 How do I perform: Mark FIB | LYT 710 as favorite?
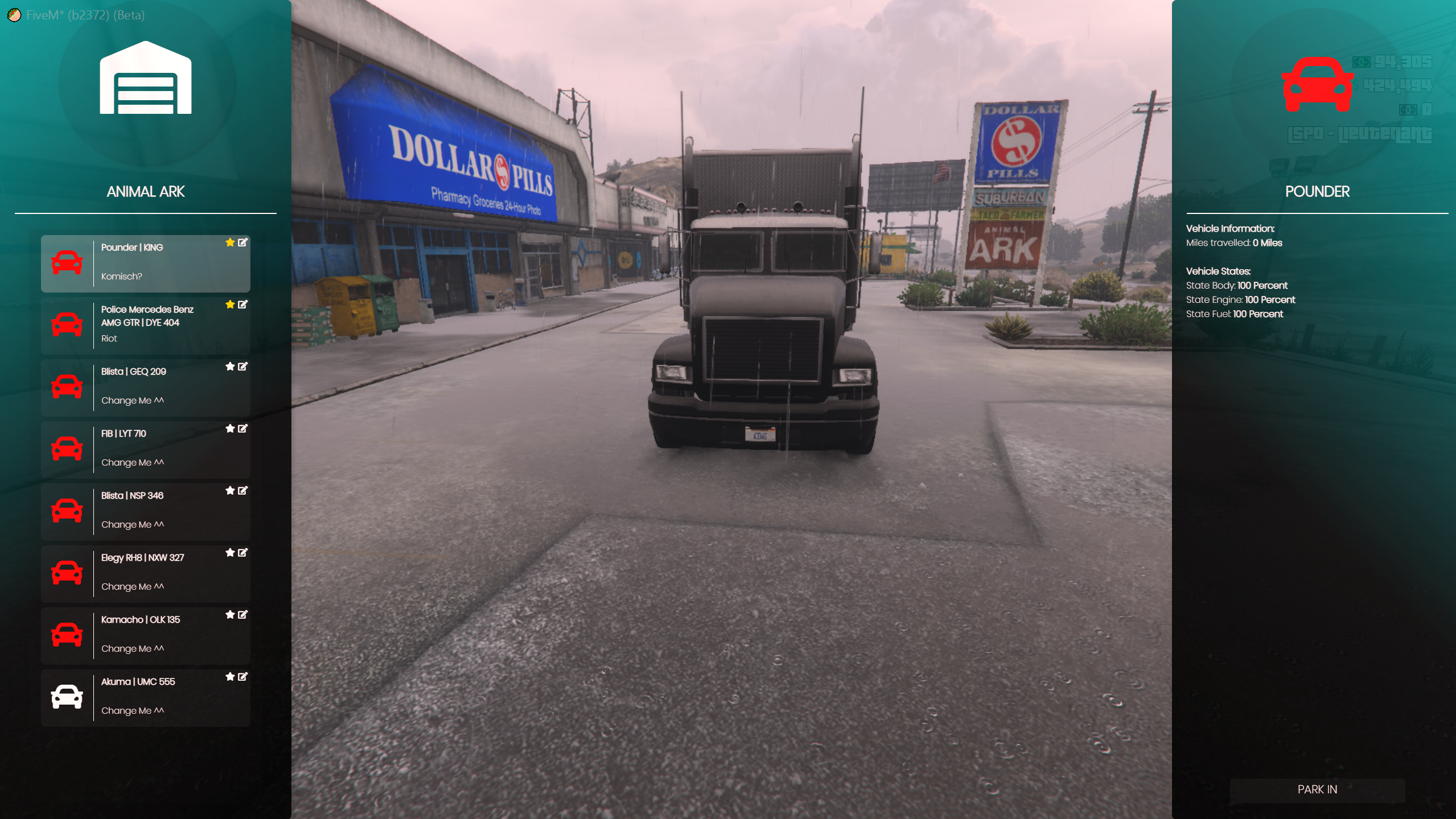tap(230, 429)
